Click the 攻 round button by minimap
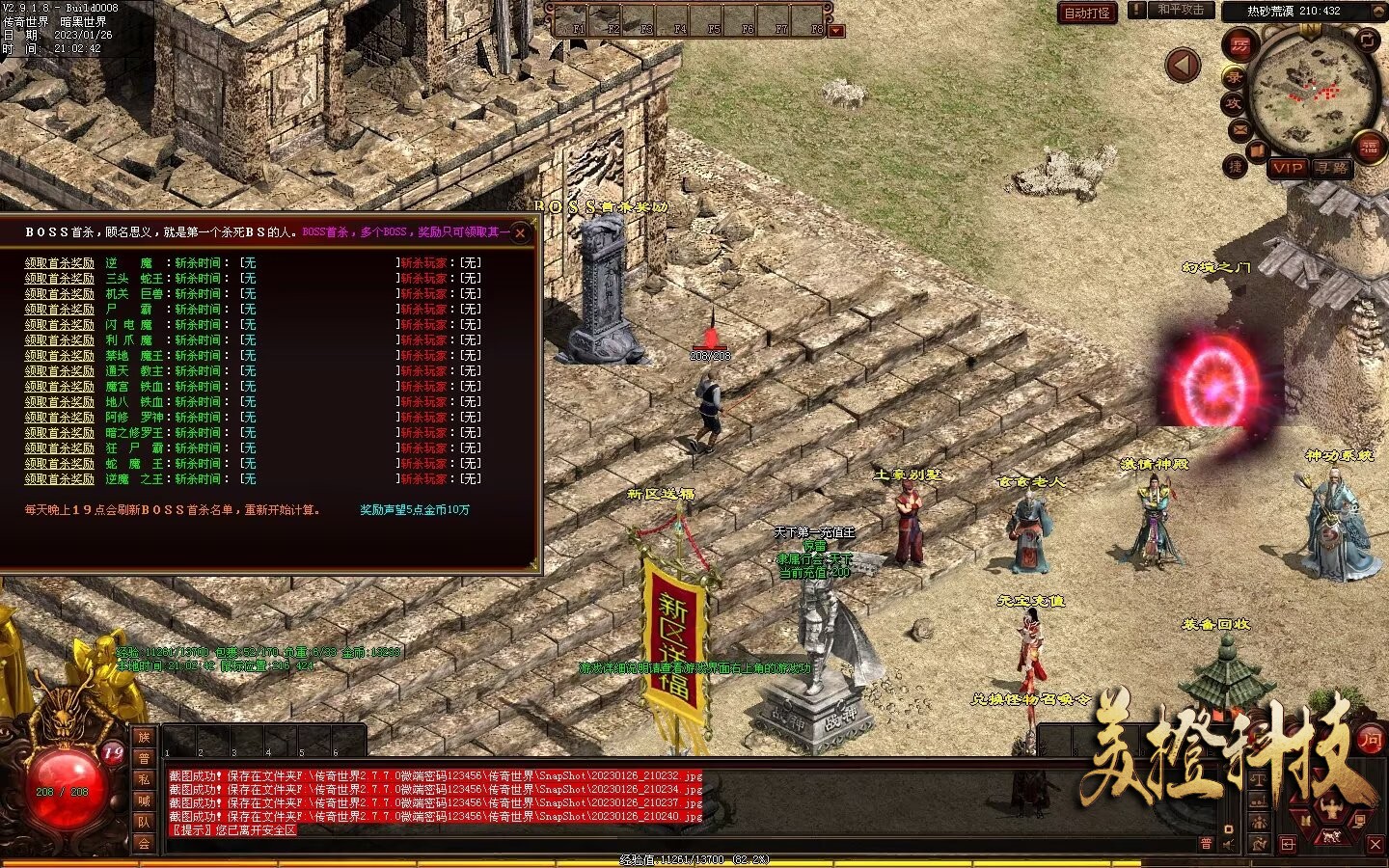The image size is (1389, 868). tap(1233, 103)
